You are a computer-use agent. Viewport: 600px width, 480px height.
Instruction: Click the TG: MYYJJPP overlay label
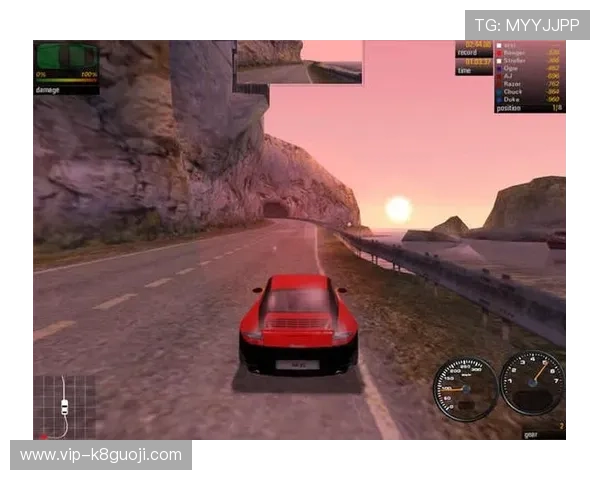(x=527, y=24)
